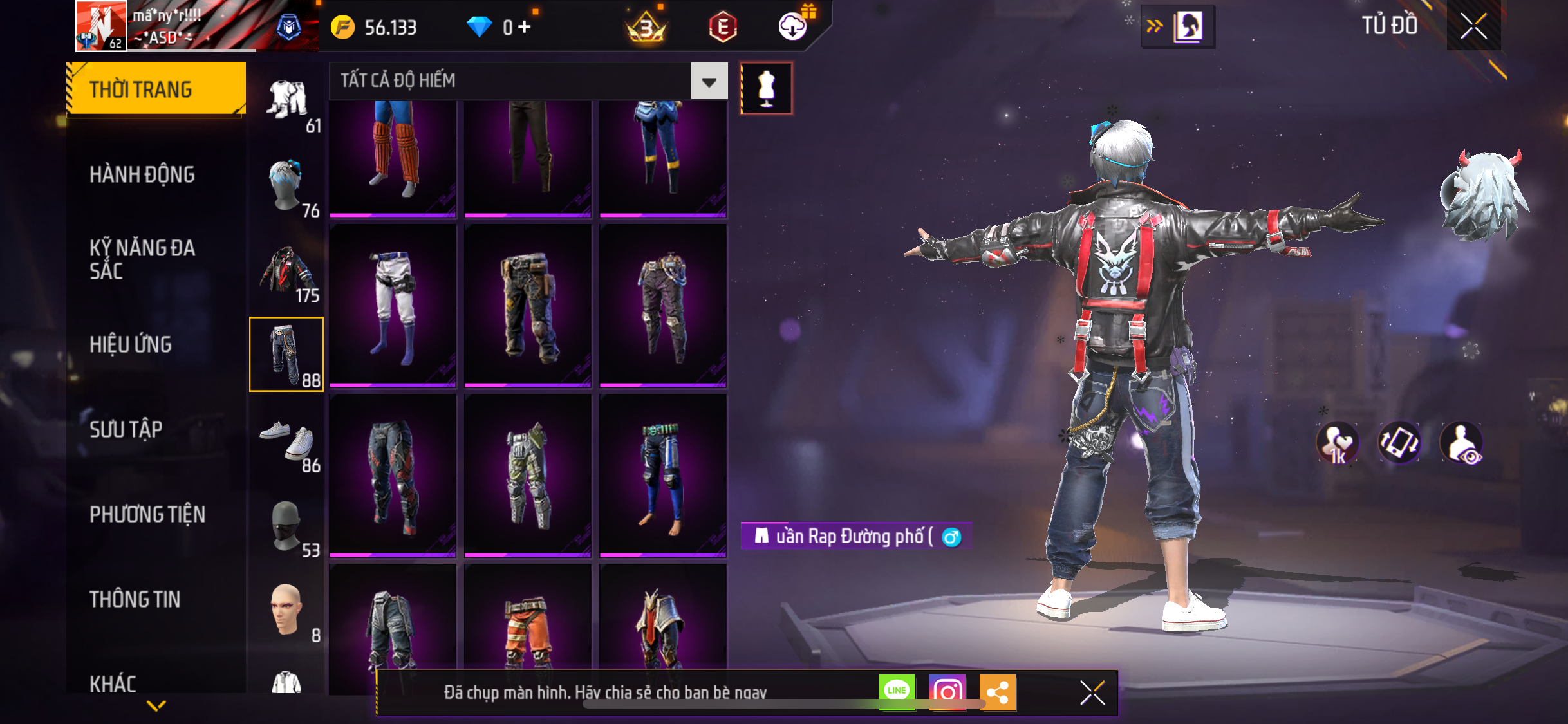Open the Phương Tiện tab
Viewport: 1568px width, 724px height.
tap(147, 514)
